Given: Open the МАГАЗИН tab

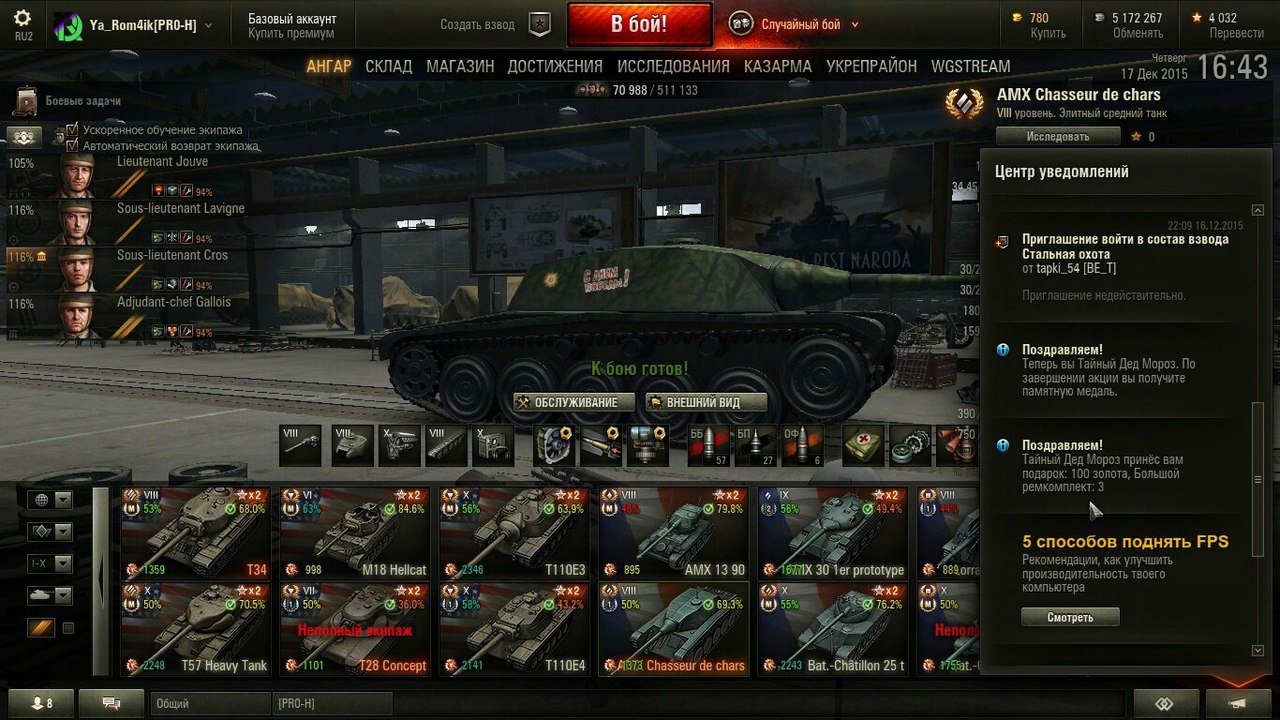Looking at the screenshot, I should [x=460, y=66].
